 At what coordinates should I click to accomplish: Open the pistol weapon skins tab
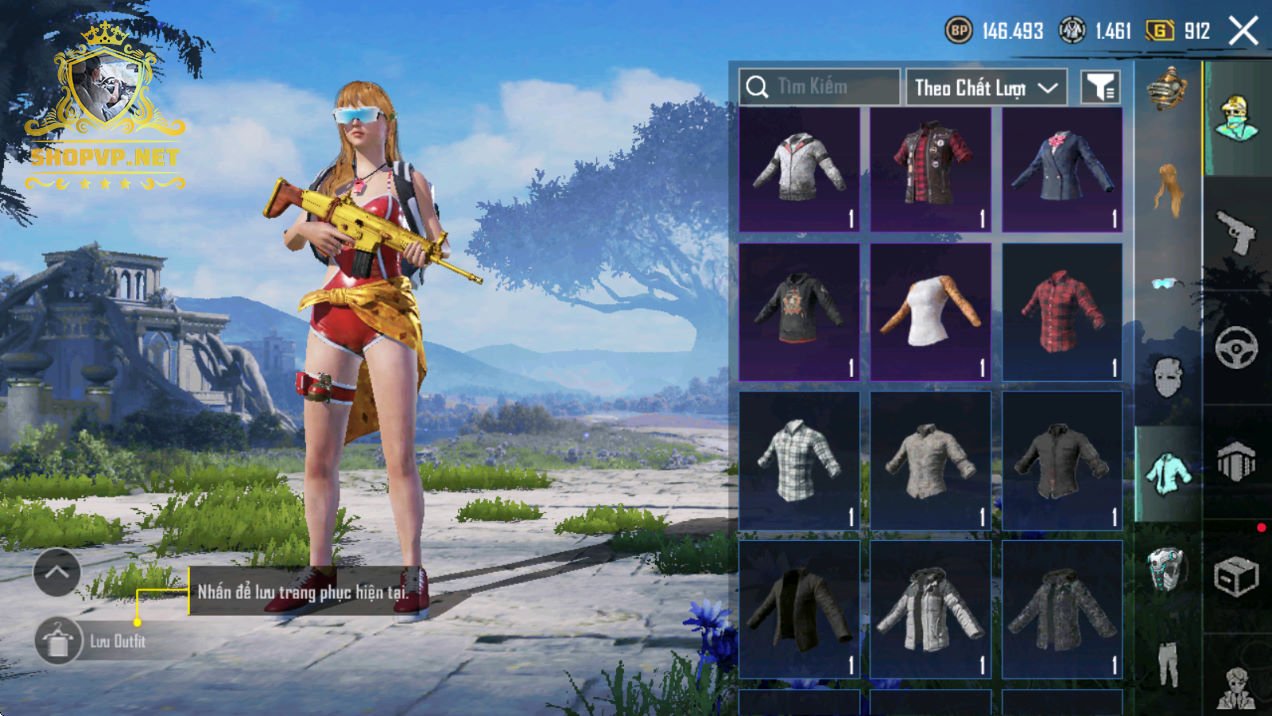click(x=1237, y=232)
